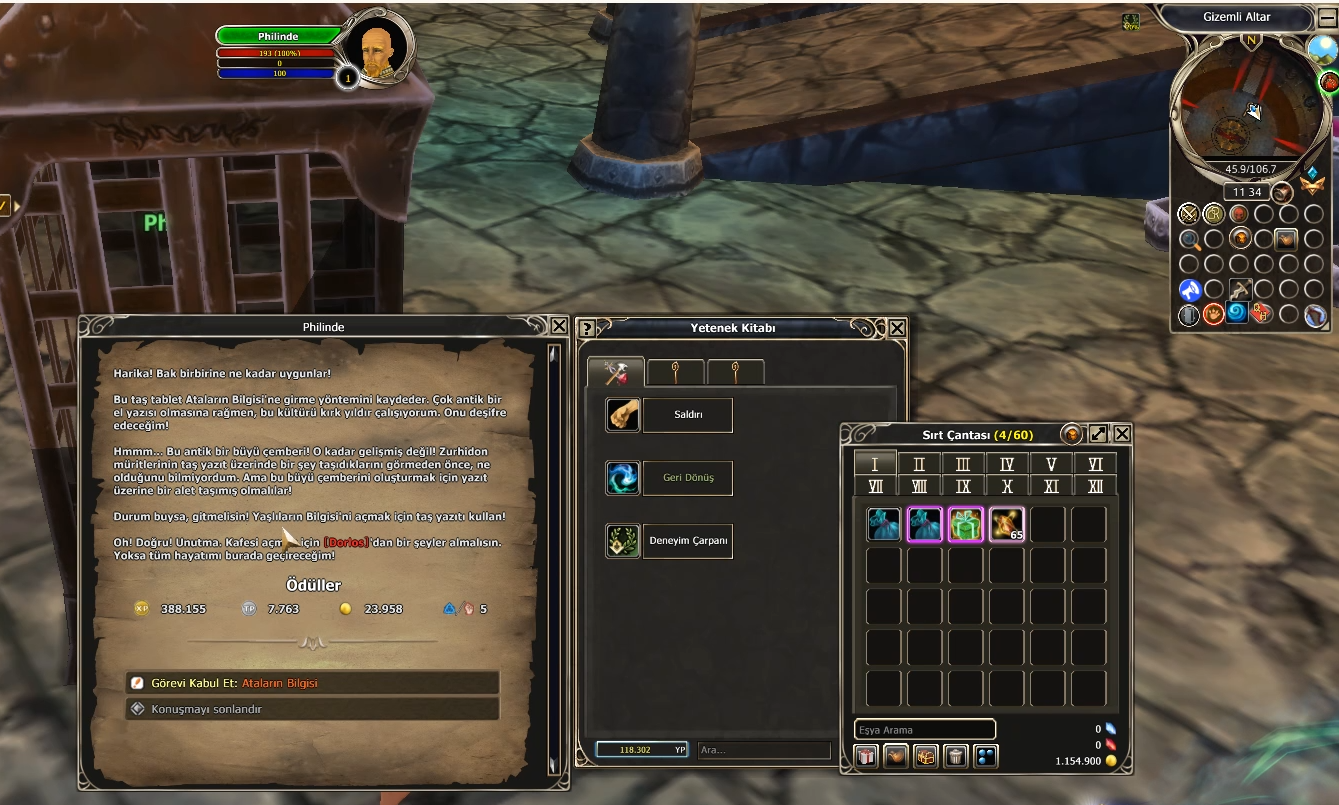
Task: Click the trash can button in backpack
Action: coord(956,756)
